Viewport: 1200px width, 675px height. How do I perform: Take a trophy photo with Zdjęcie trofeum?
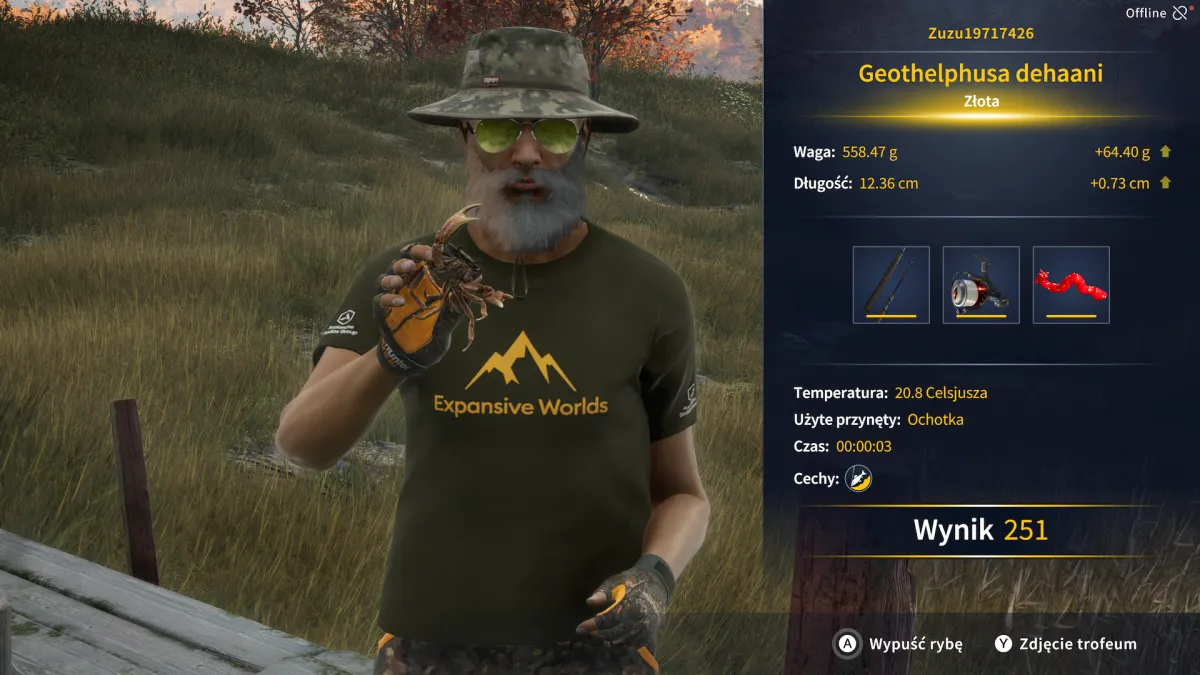[x=1066, y=644]
